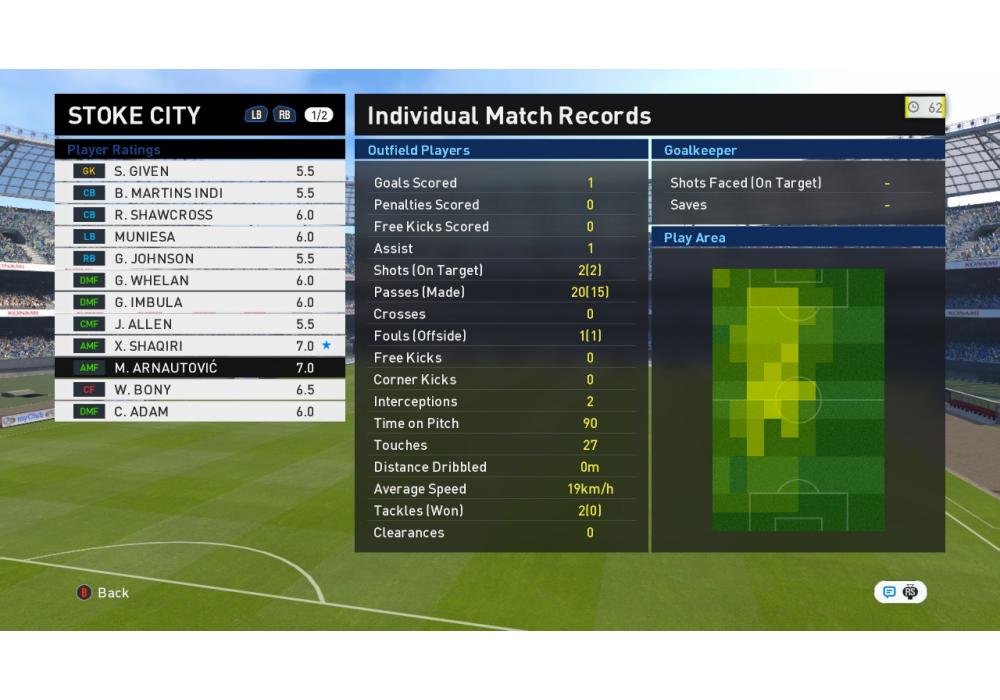Click the 1/2 page indicator
Viewport: 1000px width, 700px height.
tap(319, 115)
